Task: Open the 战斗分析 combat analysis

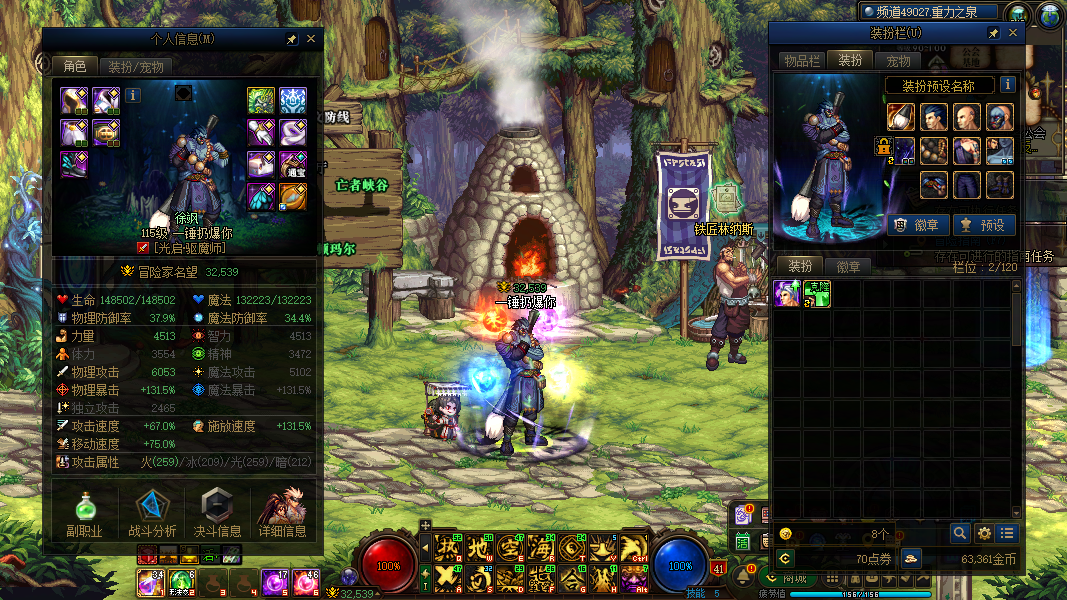Action: coord(152,514)
